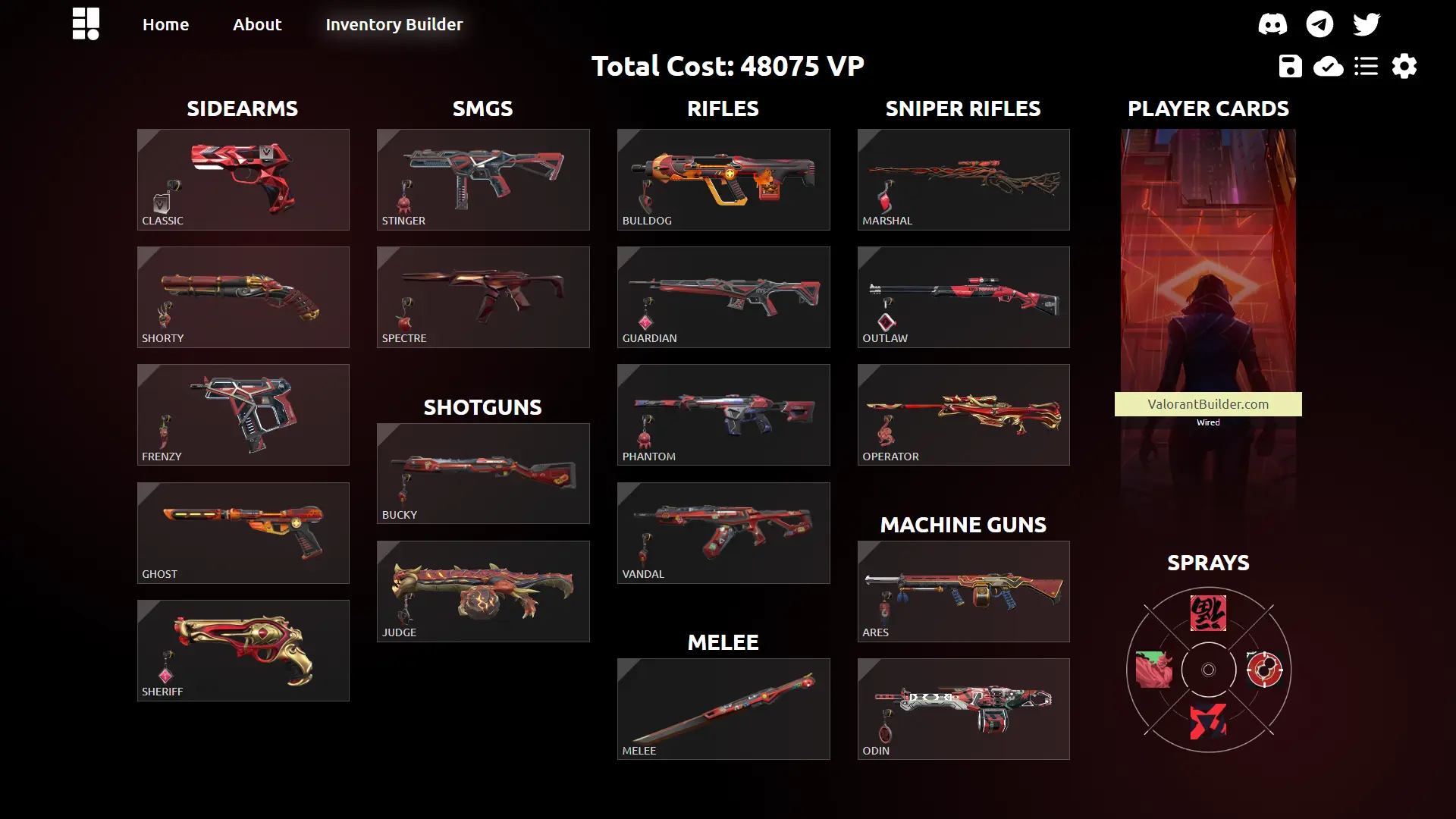The width and height of the screenshot is (1456, 819).
Task: Open the Discord link icon
Action: click(1272, 24)
